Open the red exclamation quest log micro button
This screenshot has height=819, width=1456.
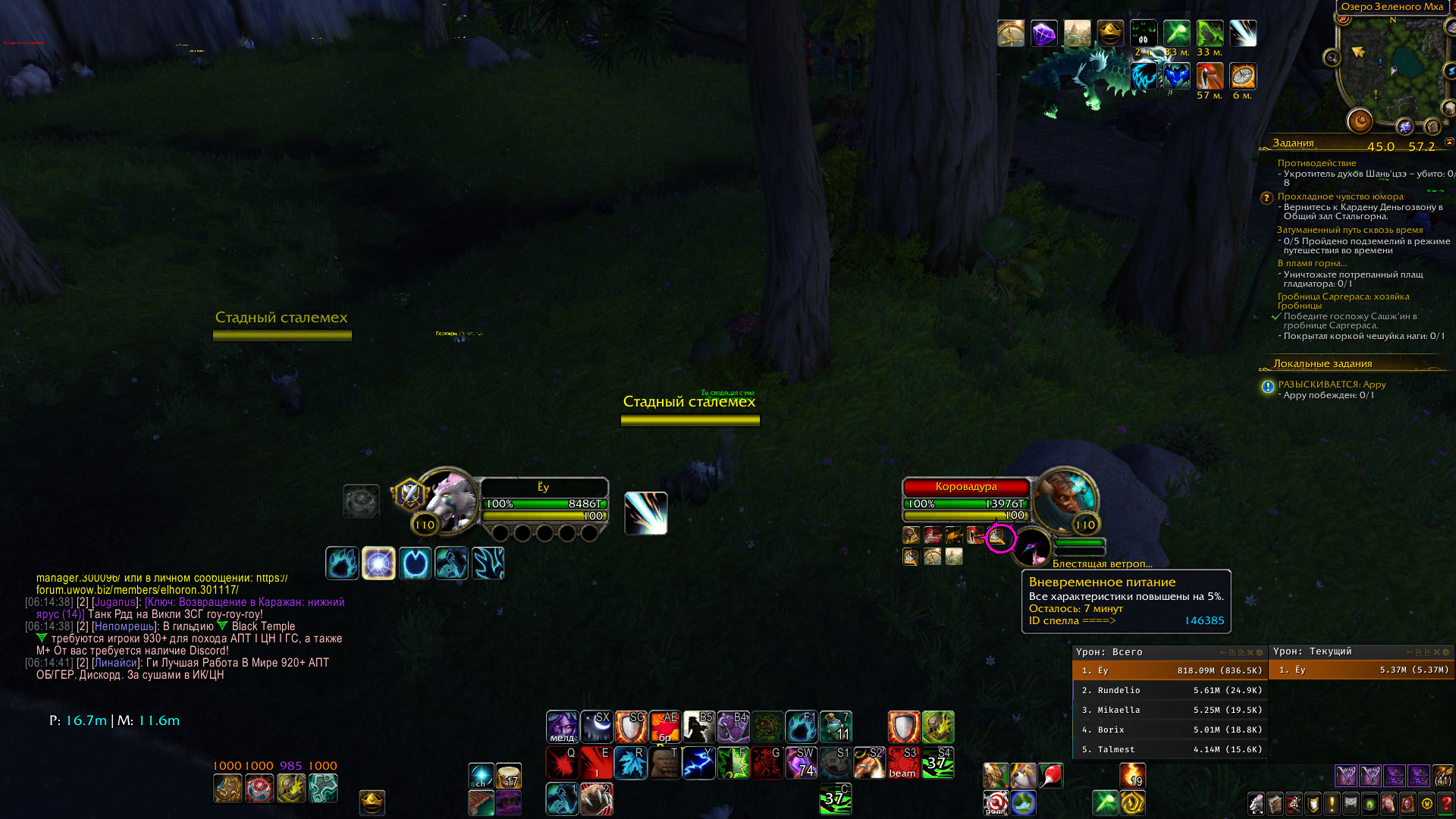(1332, 804)
